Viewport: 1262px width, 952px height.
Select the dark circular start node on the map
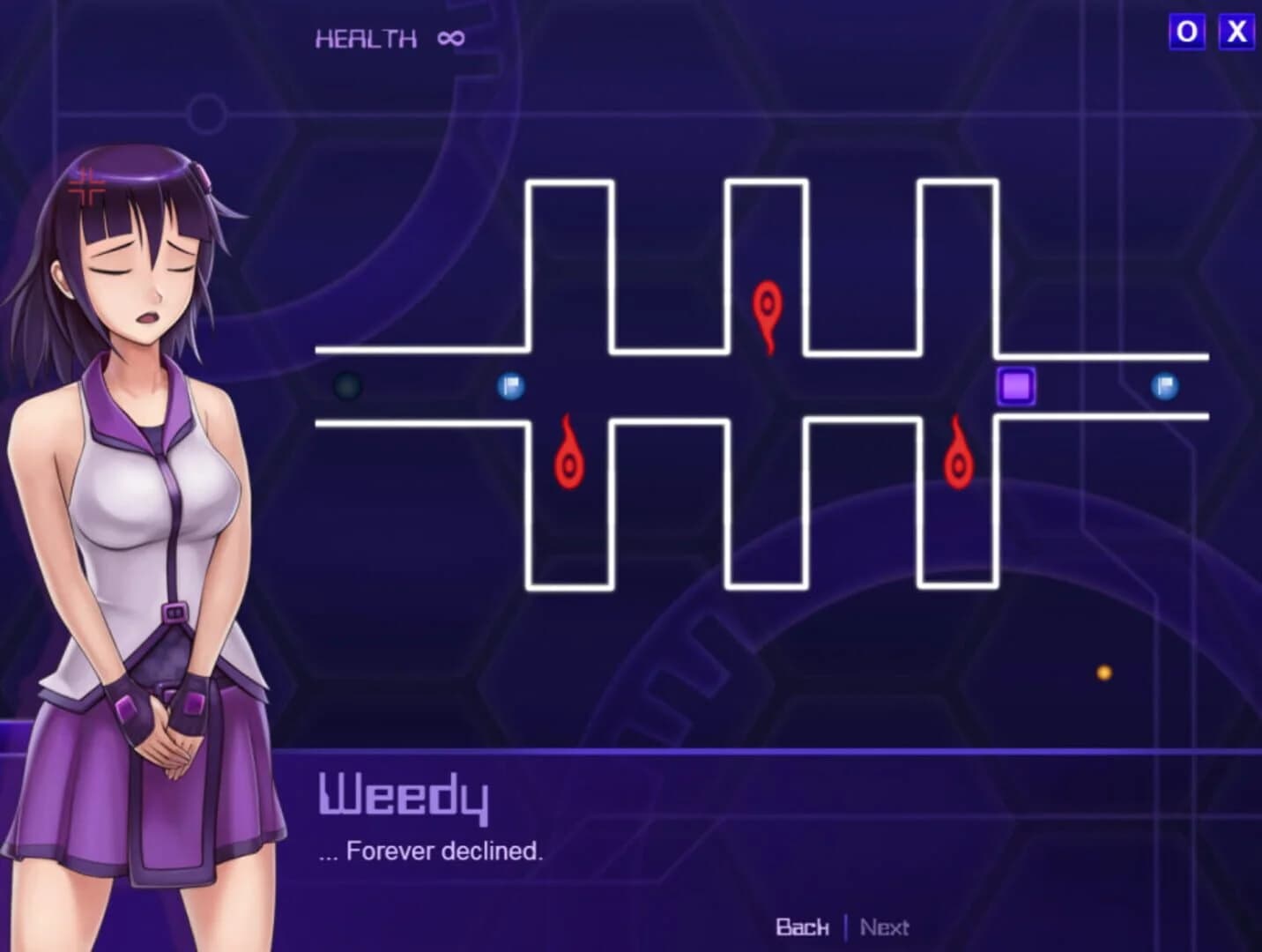pyautogui.click(x=345, y=385)
